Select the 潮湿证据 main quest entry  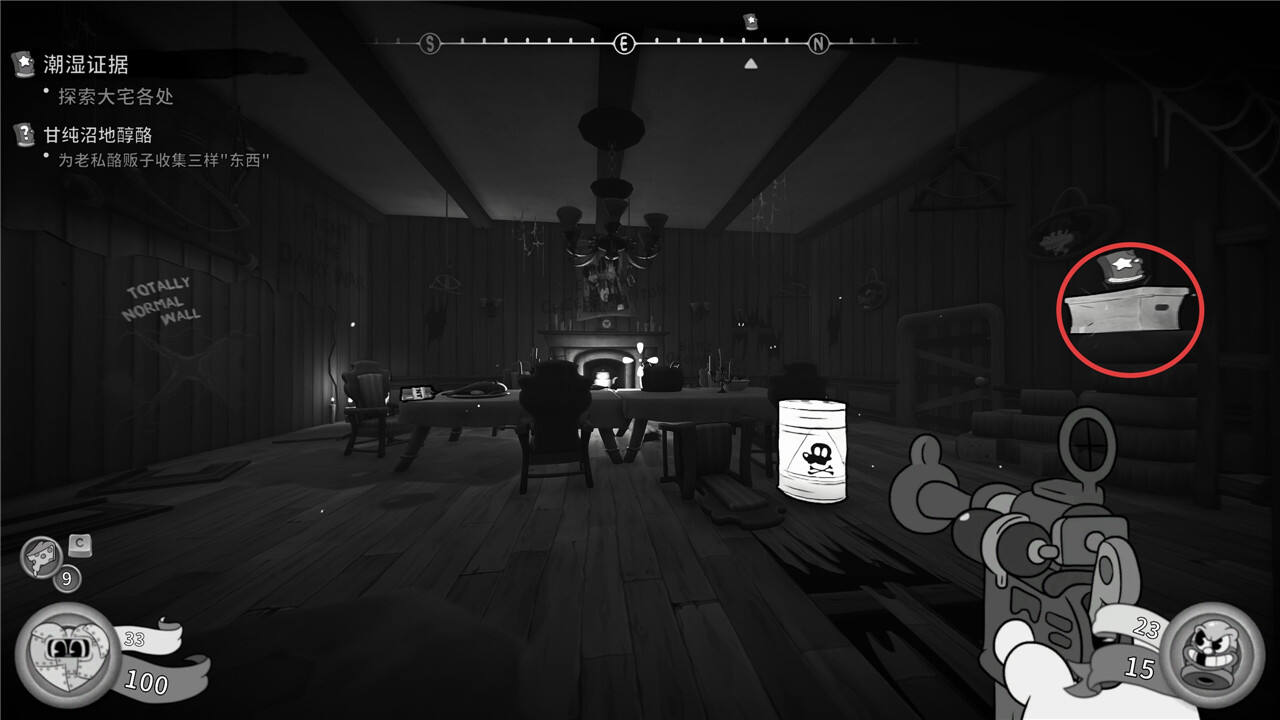point(86,65)
